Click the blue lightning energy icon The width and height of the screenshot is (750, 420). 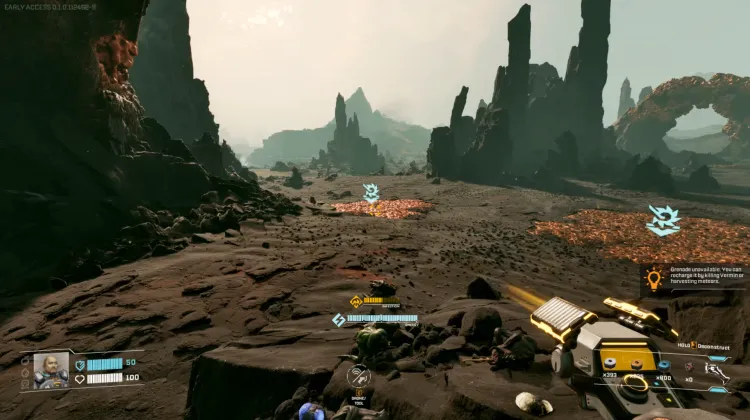pyautogui.click(x=339, y=320)
